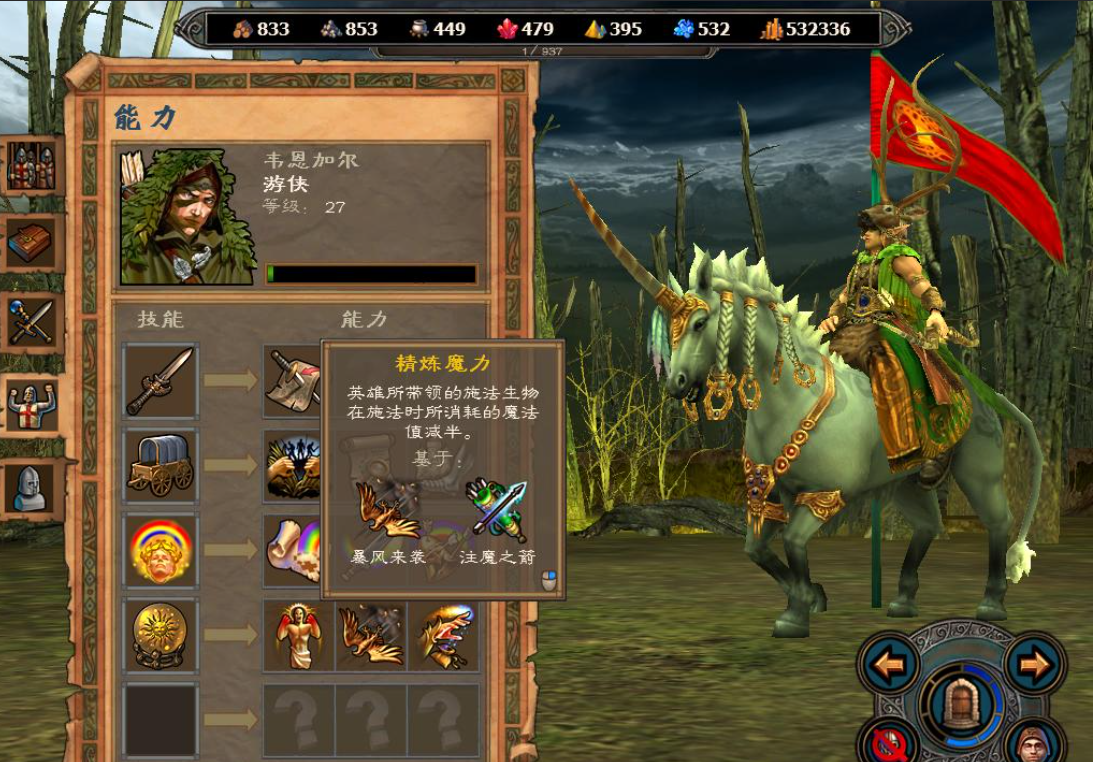Select the scroll and rainbow ability icon
1093x762 pixels.
click(293, 551)
